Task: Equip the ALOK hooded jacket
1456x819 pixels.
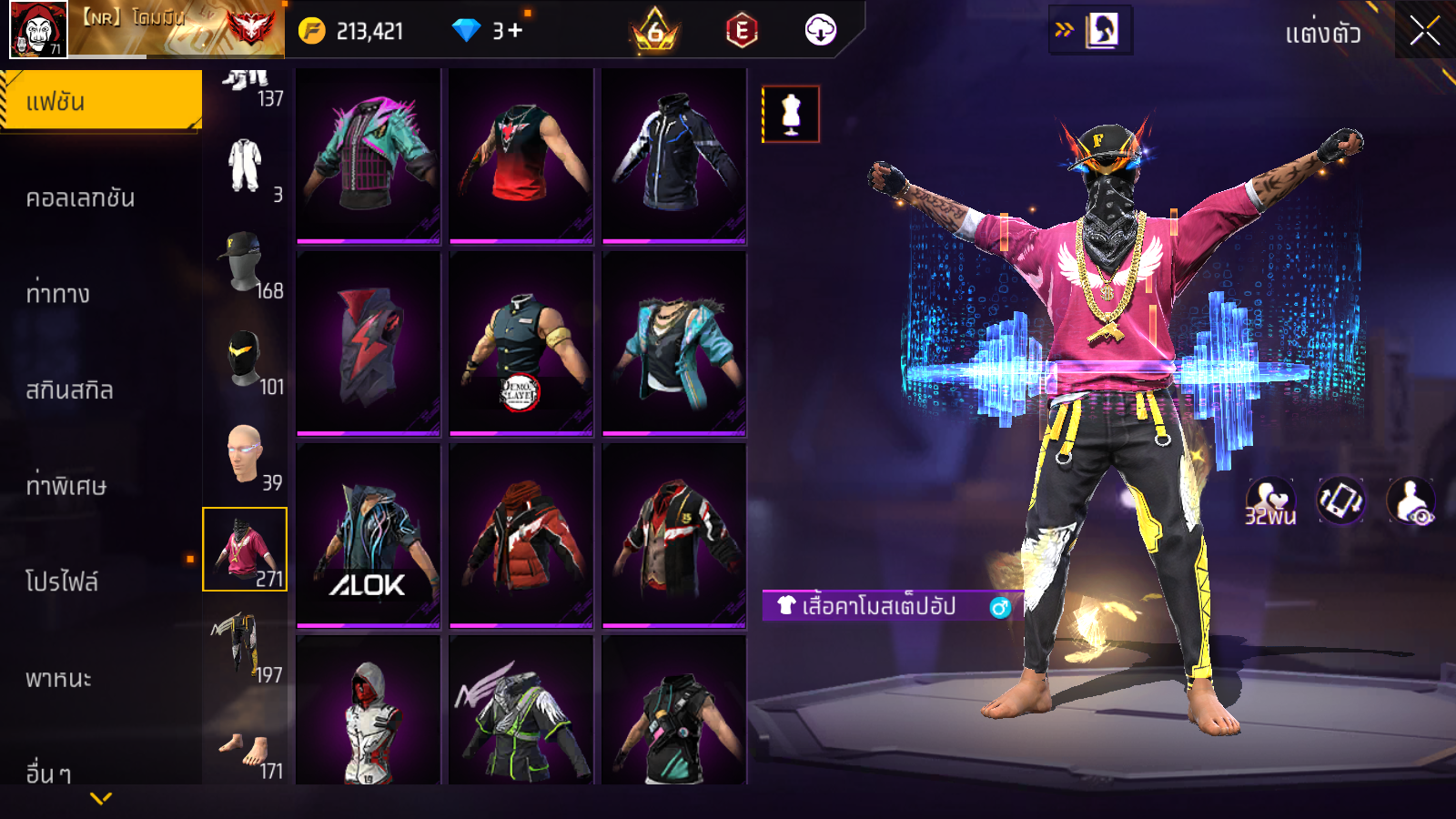Action: [369, 535]
